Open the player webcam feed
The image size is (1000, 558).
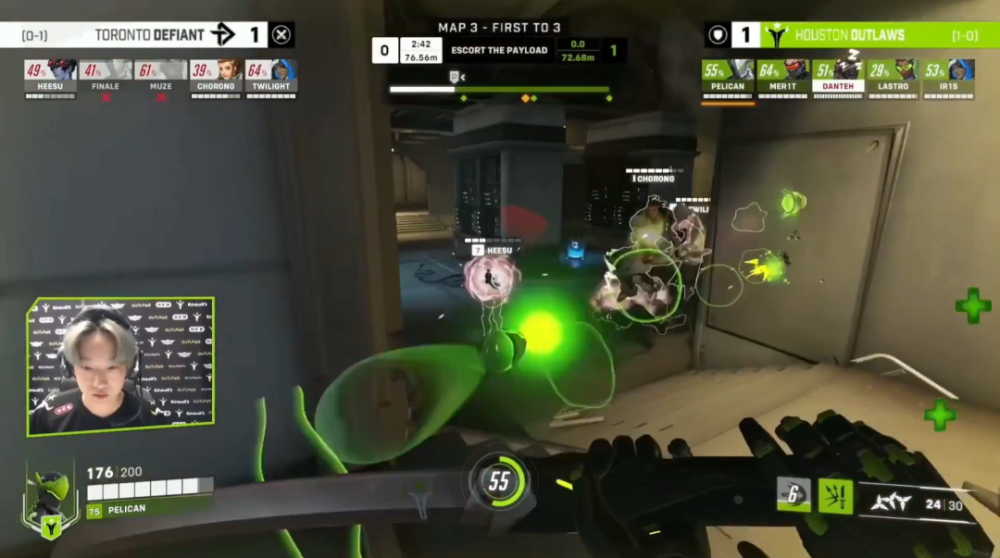click(121, 365)
